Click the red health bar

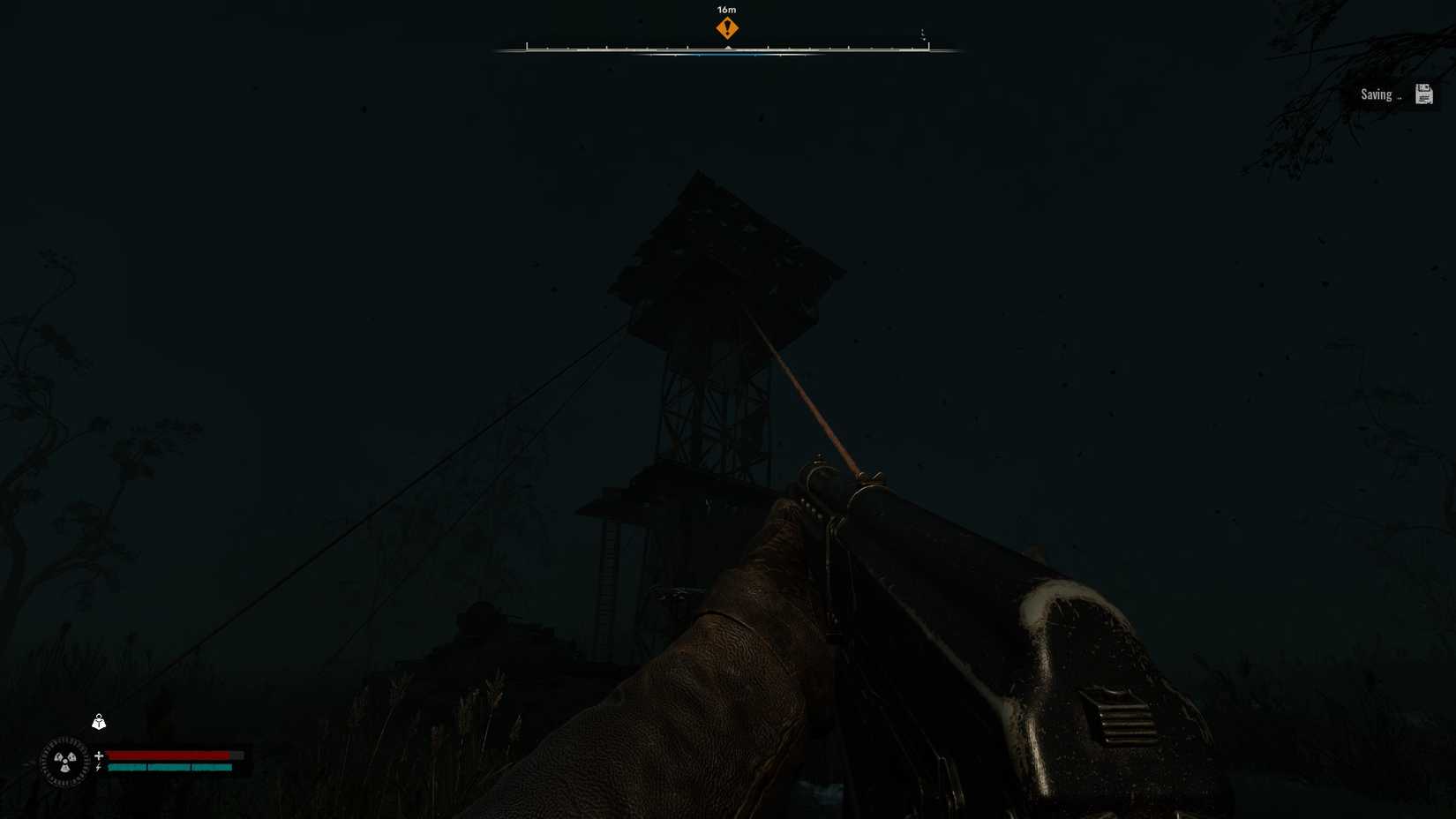click(x=168, y=755)
